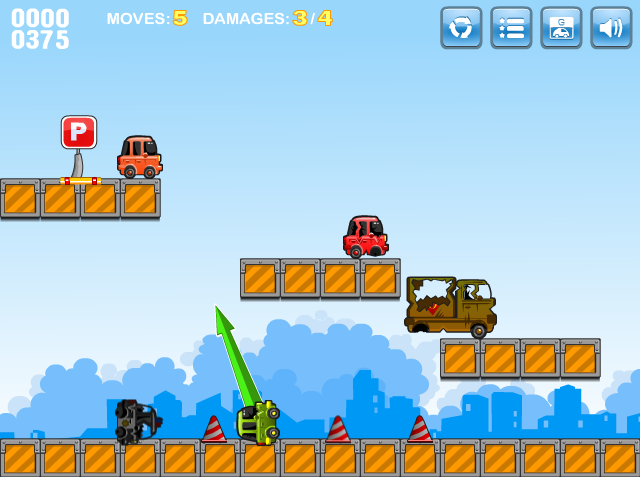Click the garage car icon button
The height and width of the screenshot is (477, 640).
[x=561, y=27]
